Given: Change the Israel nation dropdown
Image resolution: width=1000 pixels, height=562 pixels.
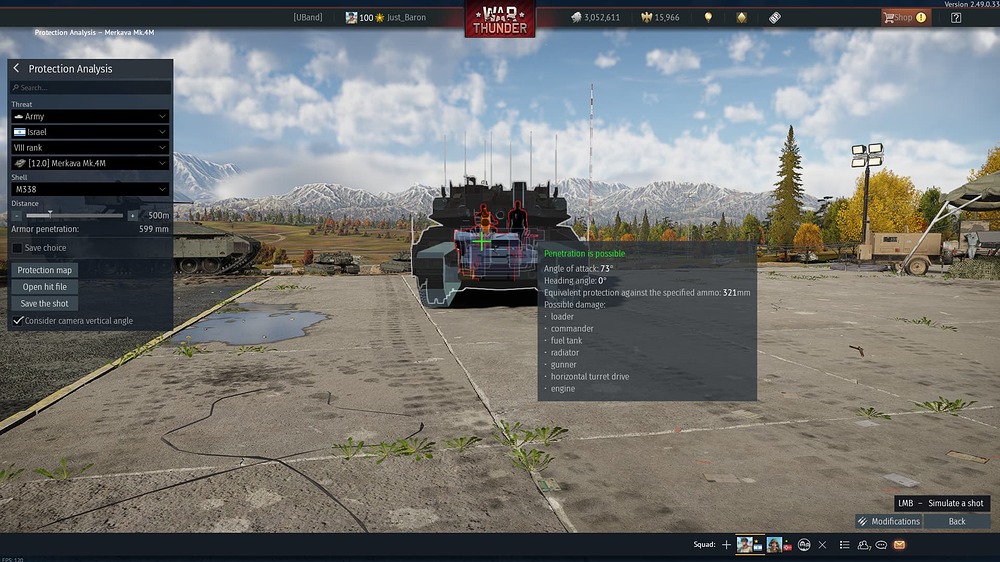Looking at the screenshot, I should [90, 132].
